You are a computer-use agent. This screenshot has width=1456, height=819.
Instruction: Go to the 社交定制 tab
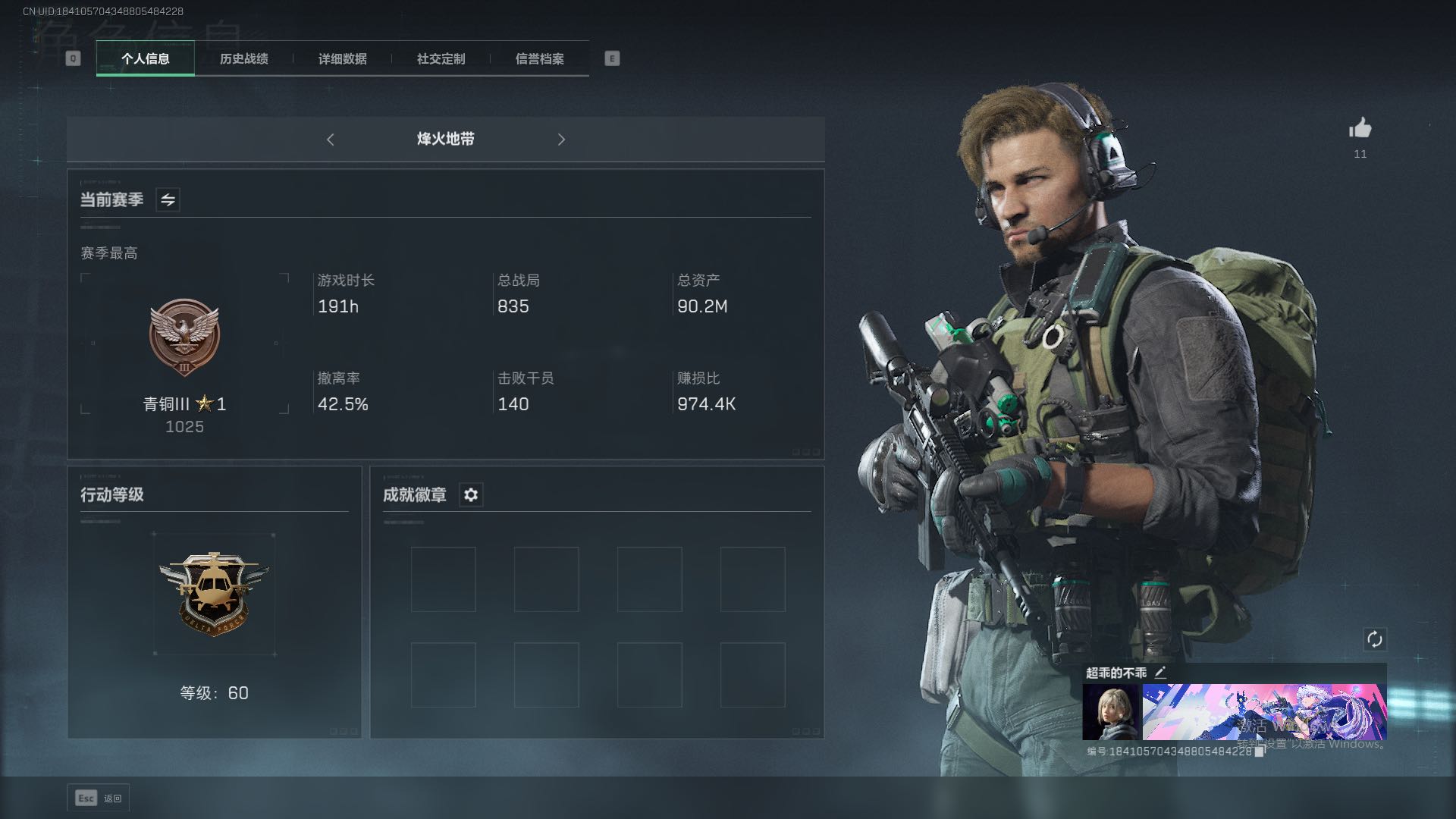[x=441, y=58]
